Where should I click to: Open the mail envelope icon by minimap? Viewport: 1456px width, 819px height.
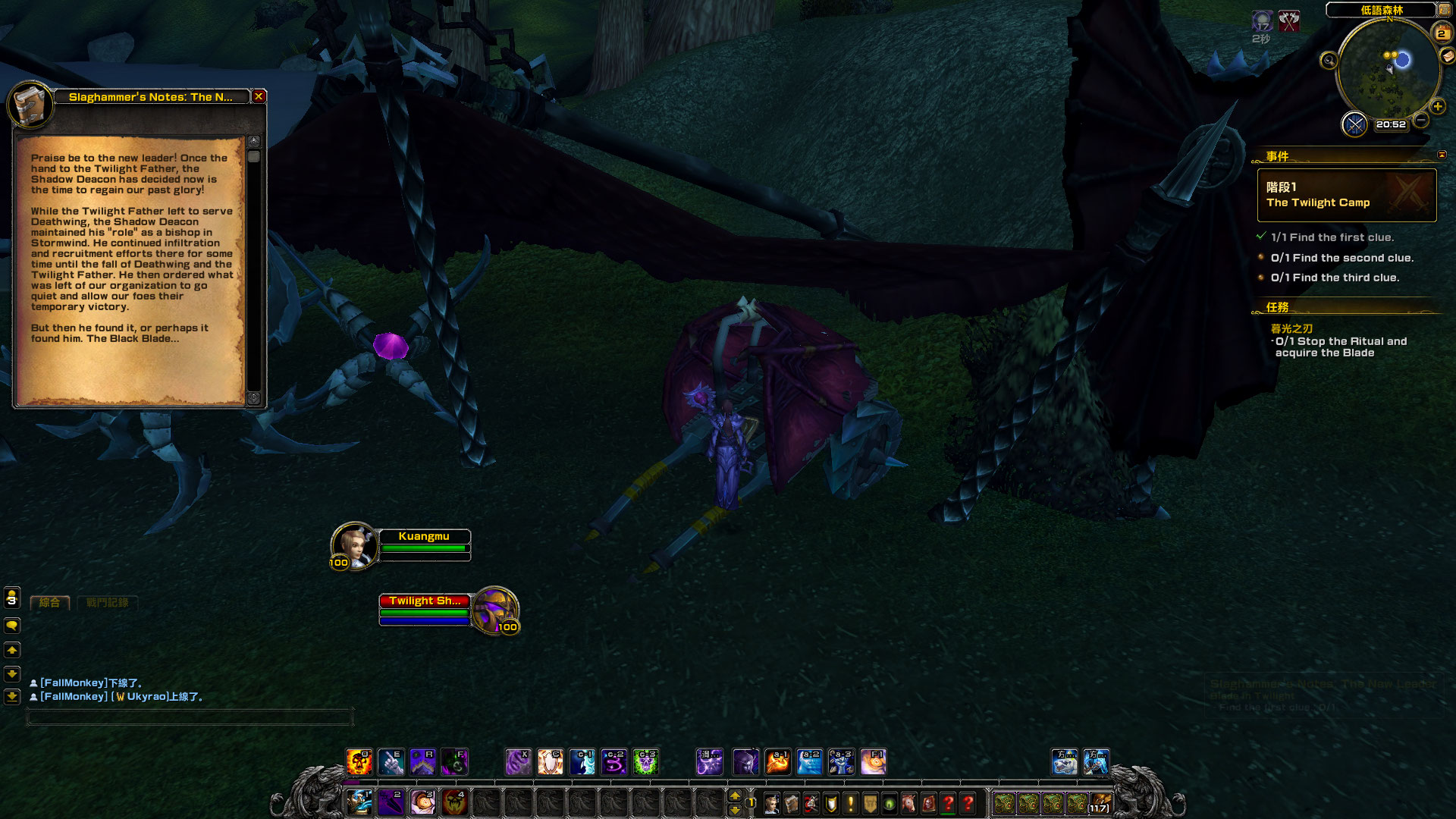click(1448, 56)
